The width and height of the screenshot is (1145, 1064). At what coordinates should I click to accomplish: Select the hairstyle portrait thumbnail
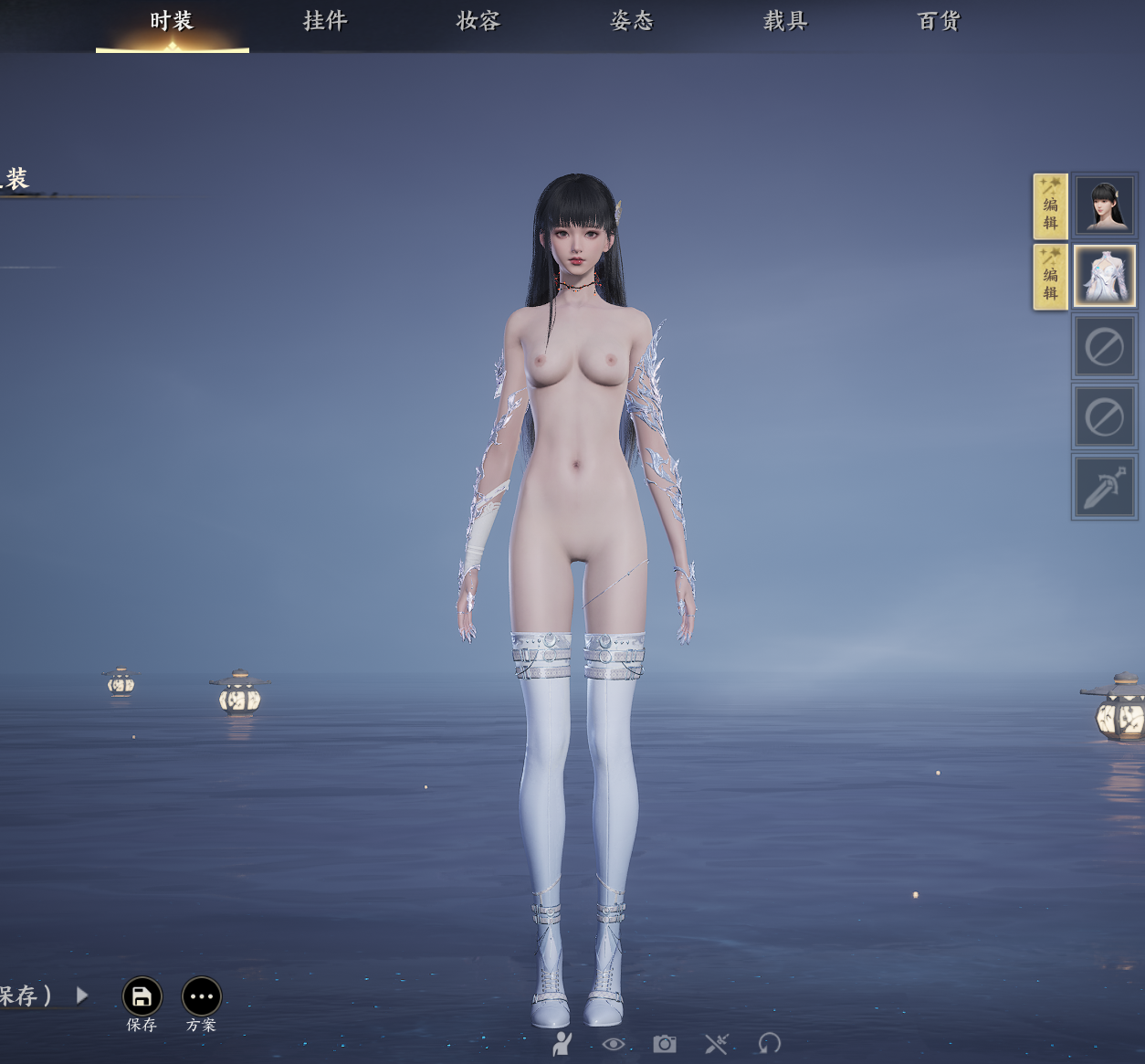point(1104,205)
